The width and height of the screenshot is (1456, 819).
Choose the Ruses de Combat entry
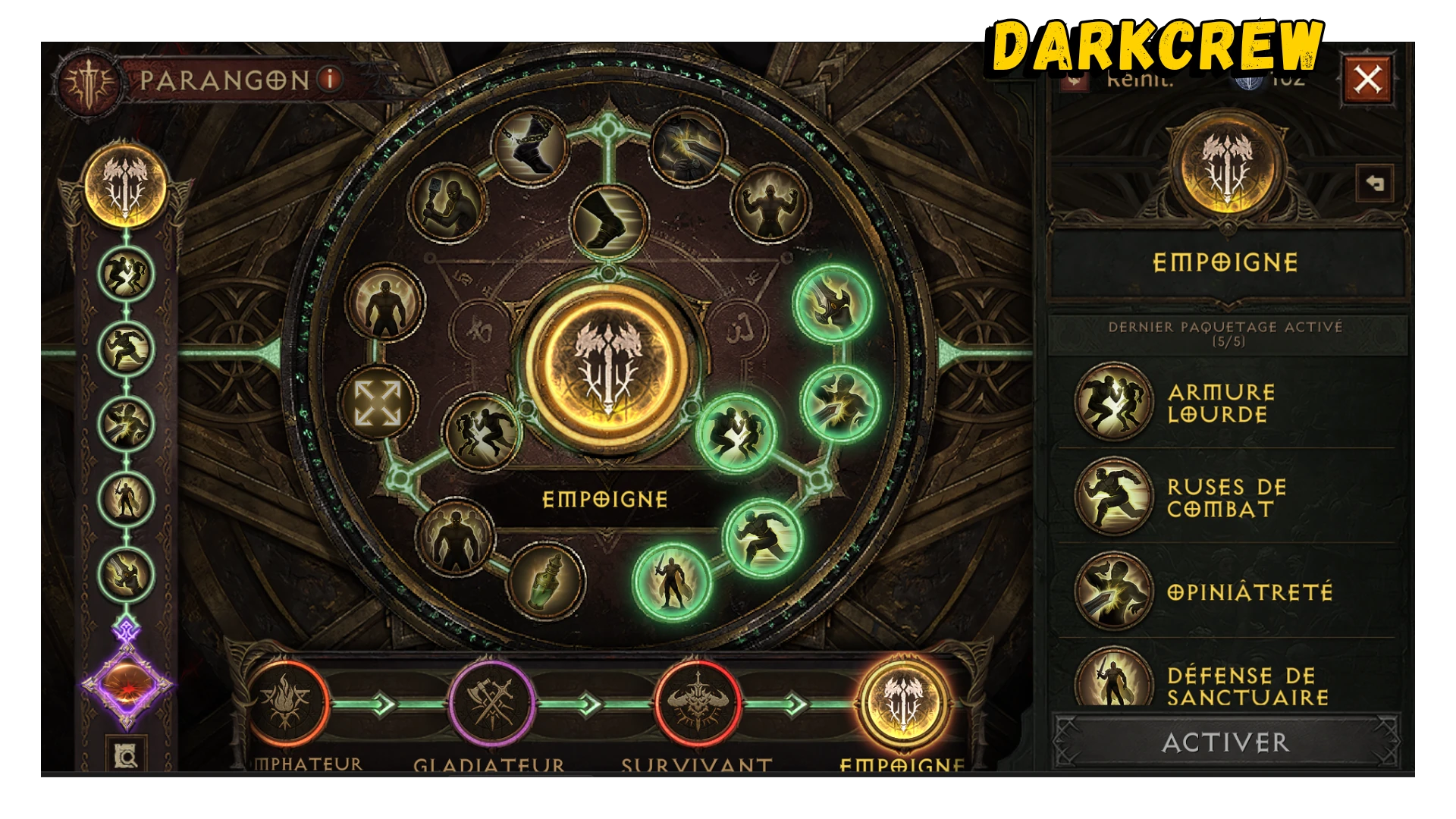click(x=1225, y=497)
